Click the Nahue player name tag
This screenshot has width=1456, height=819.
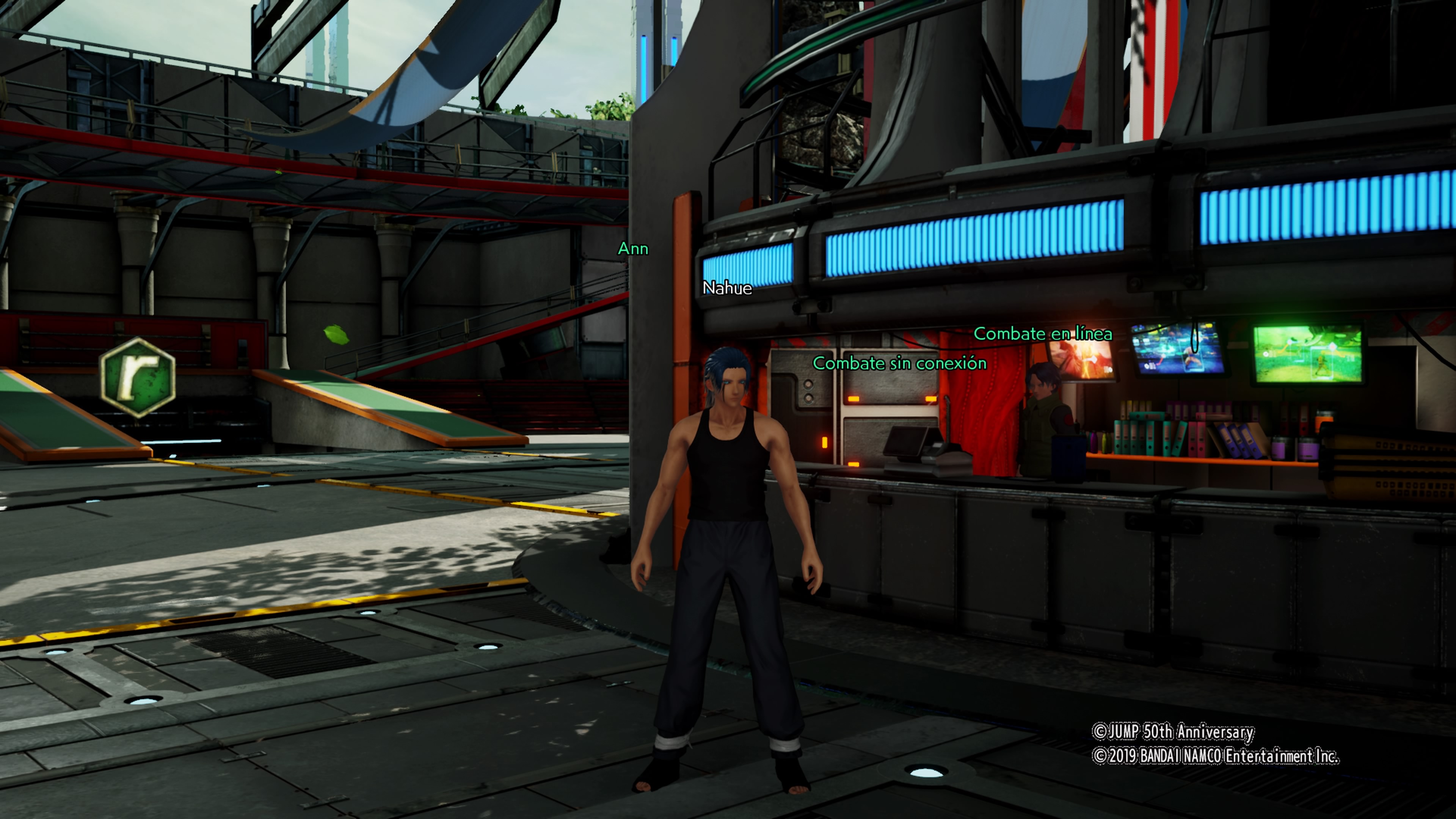[727, 288]
